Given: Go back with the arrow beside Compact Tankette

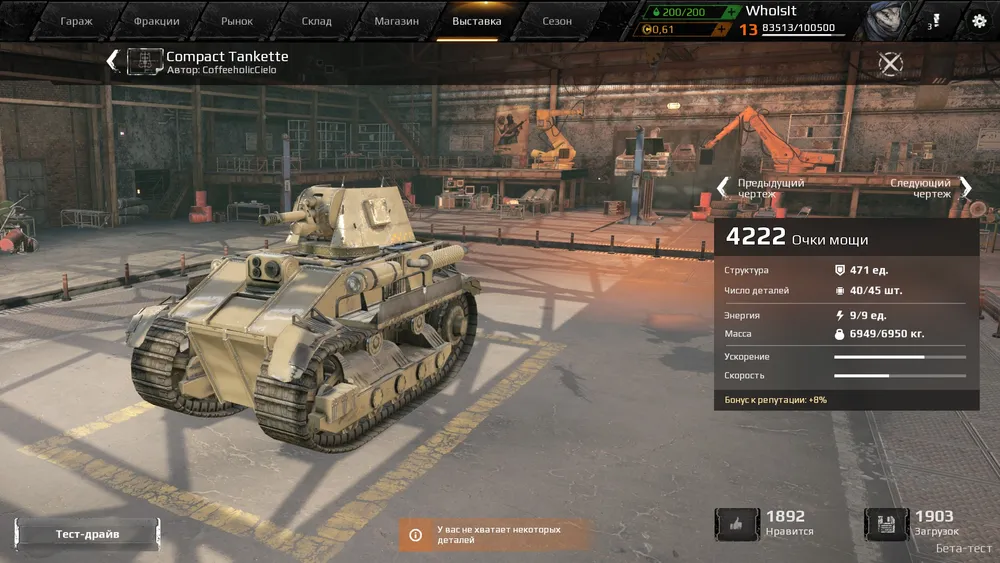Looking at the screenshot, I should tap(112, 61).
